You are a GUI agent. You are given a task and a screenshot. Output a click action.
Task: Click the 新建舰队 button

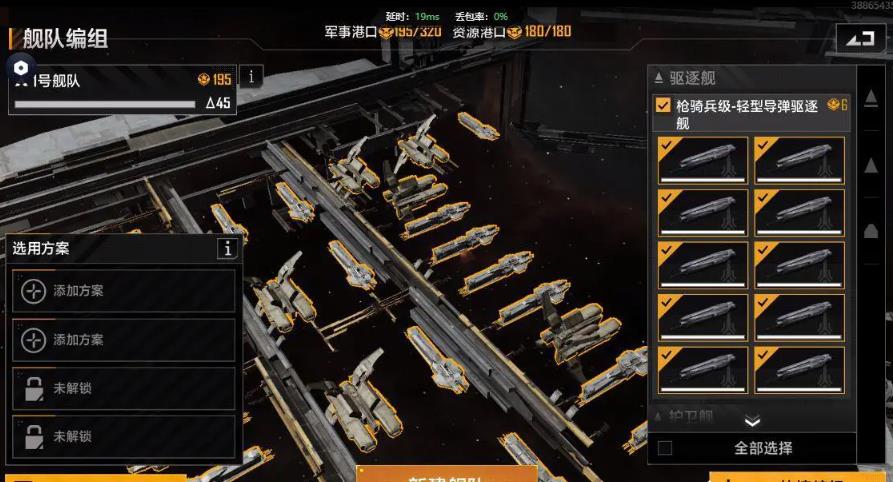pos(446,476)
